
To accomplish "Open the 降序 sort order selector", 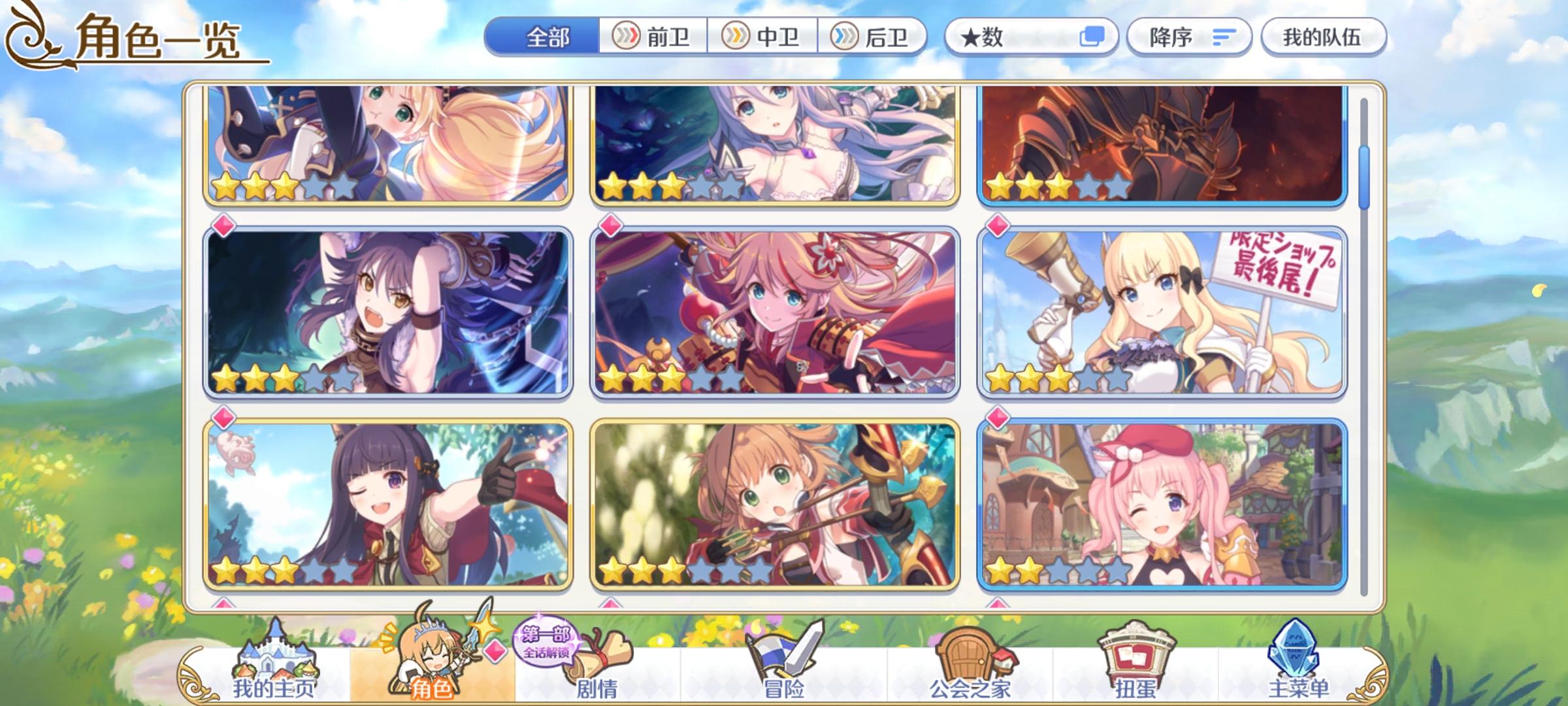I will [1190, 37].
